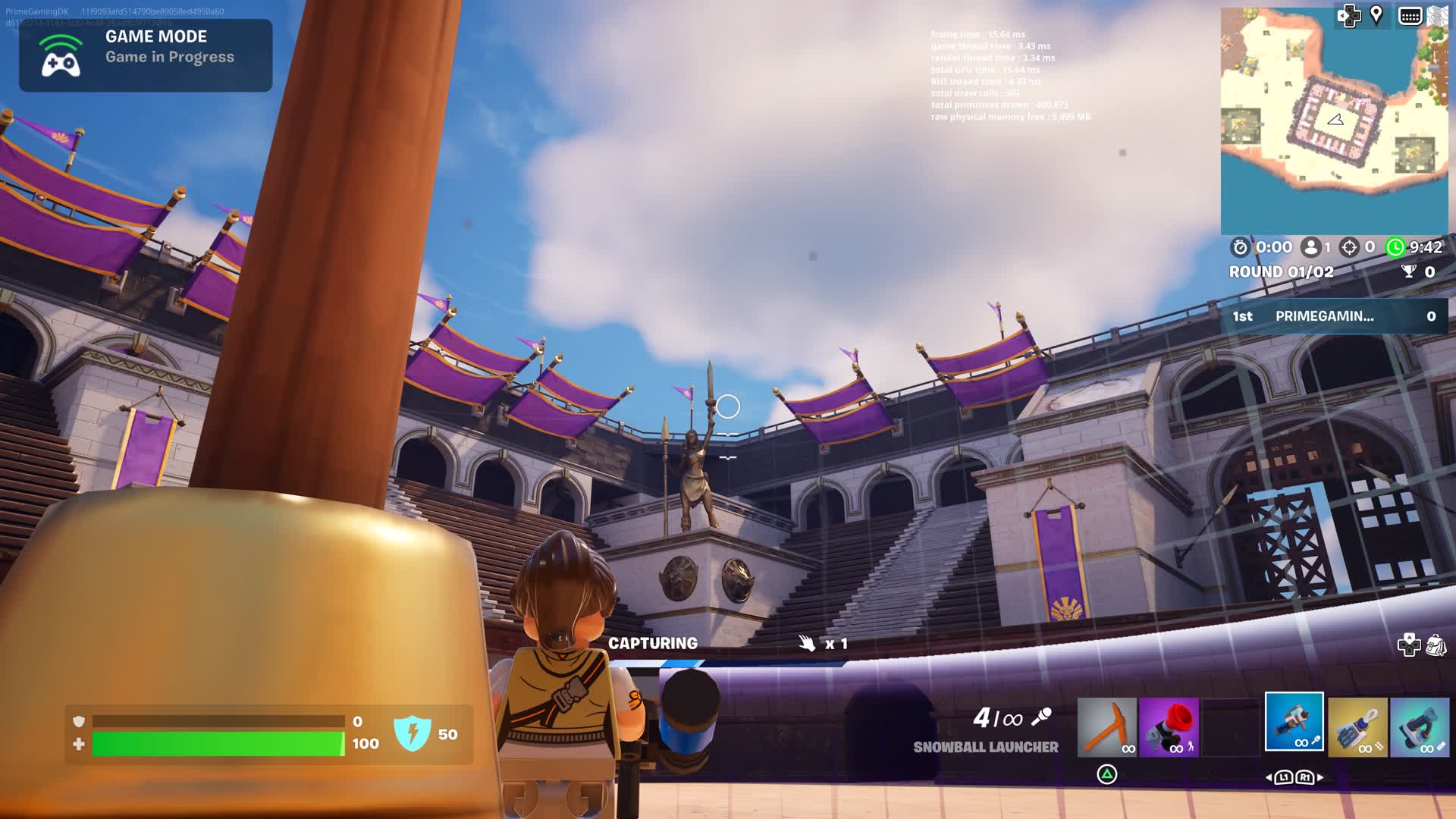Choose the Snowball Launcher slot with blue background
This screenshot has height=819, width=1456.
click(1294, 722)
